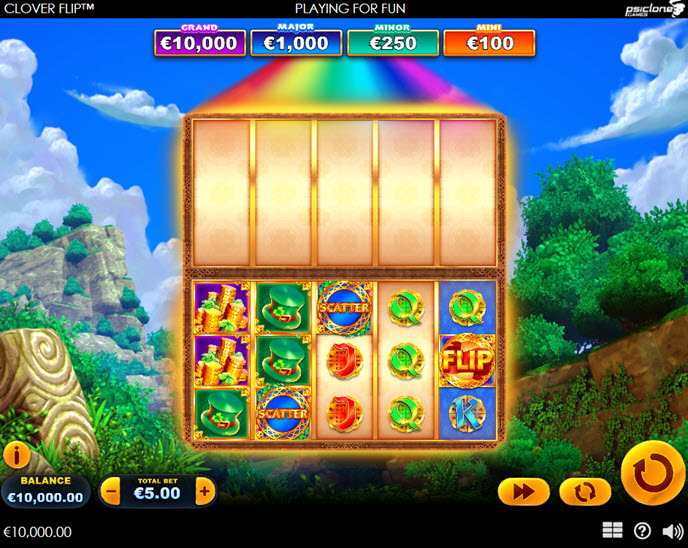Spin the reels with the big round button
Viewport: 688px width, 548px height.
(653, 472)
